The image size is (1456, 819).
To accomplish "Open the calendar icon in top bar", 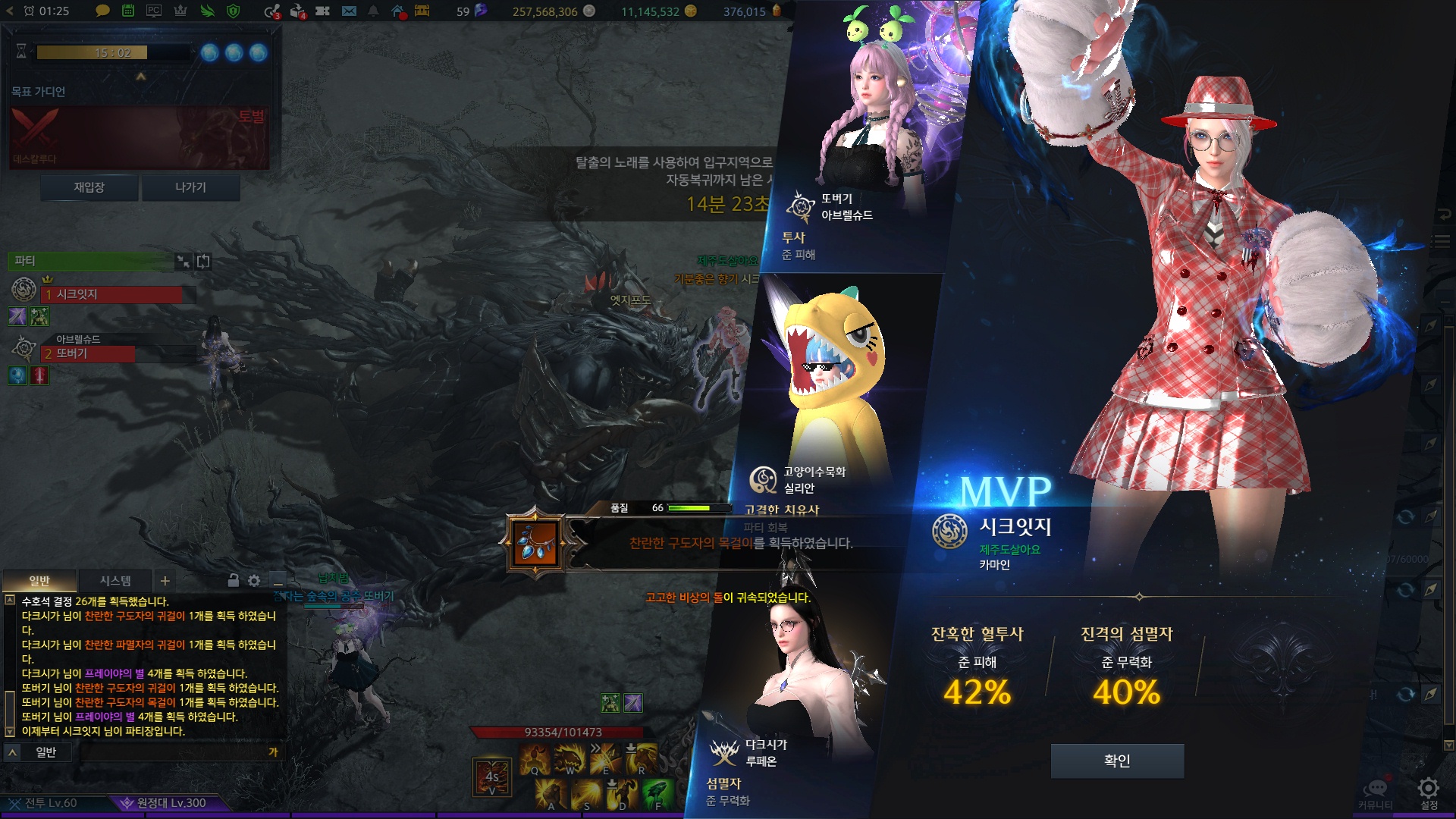I will pyautogui.click(x=128, y=11).
